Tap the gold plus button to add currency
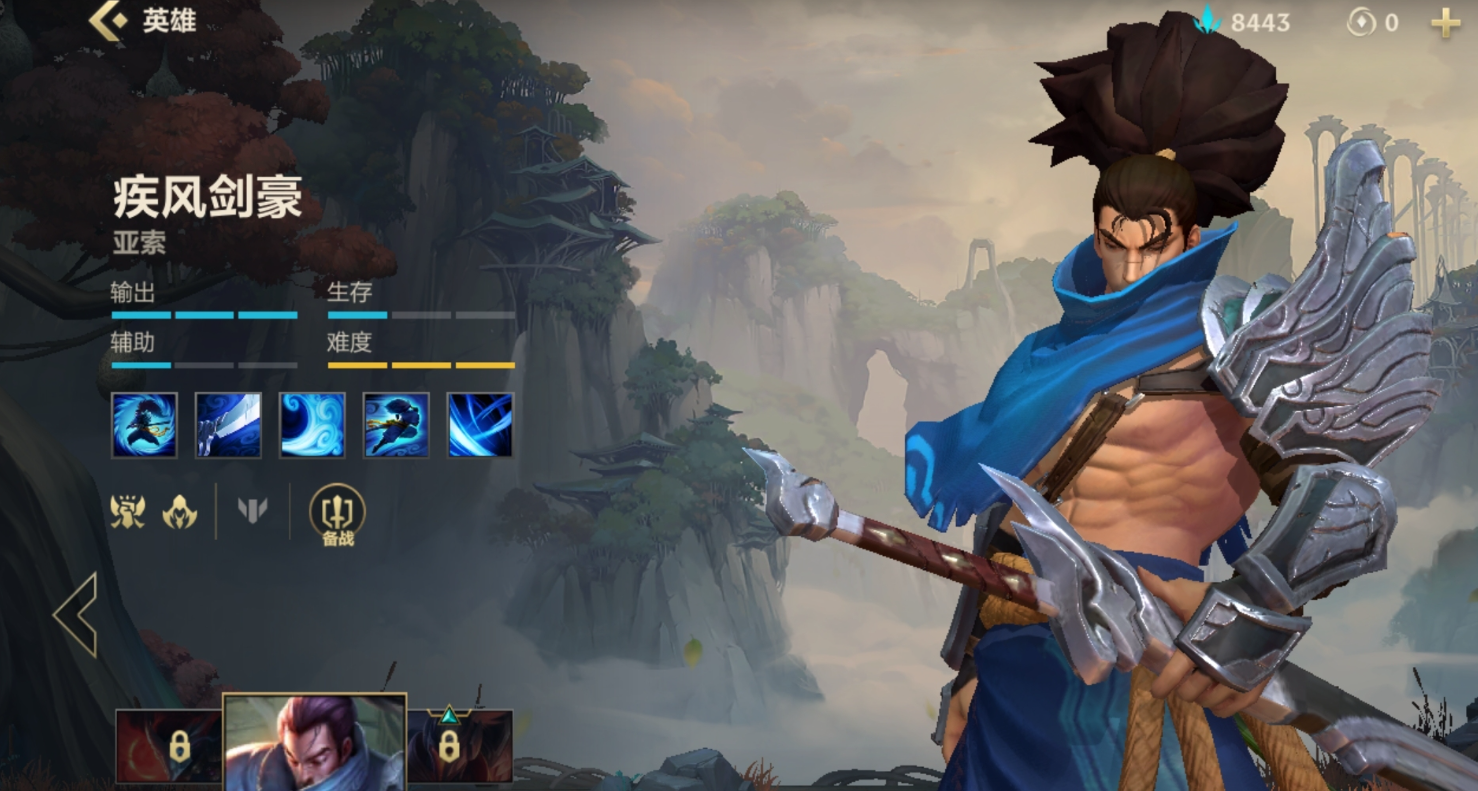 [1445, 23]
